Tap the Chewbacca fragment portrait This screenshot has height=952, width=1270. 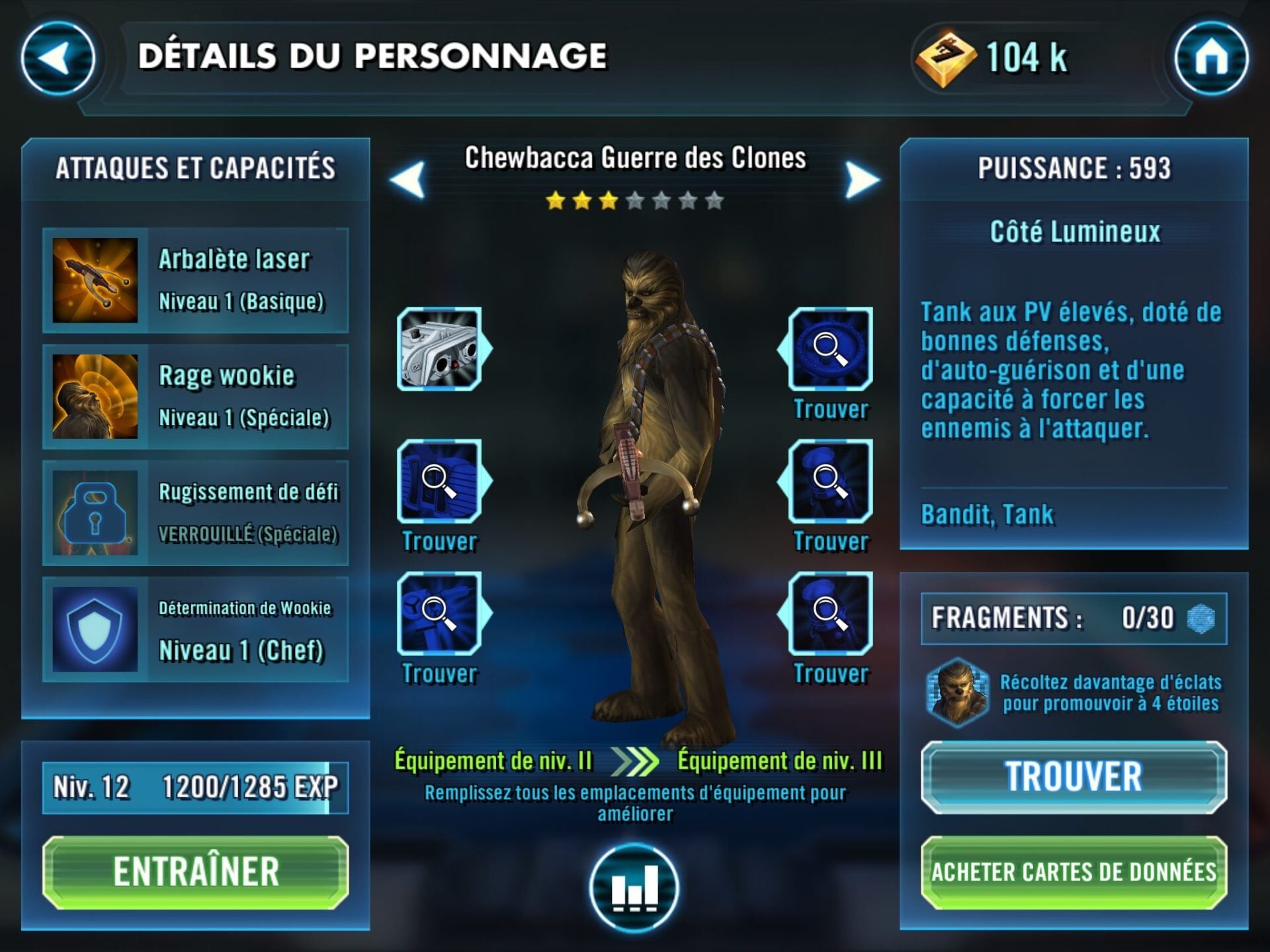pyautogui.click(x=957, y=692)
